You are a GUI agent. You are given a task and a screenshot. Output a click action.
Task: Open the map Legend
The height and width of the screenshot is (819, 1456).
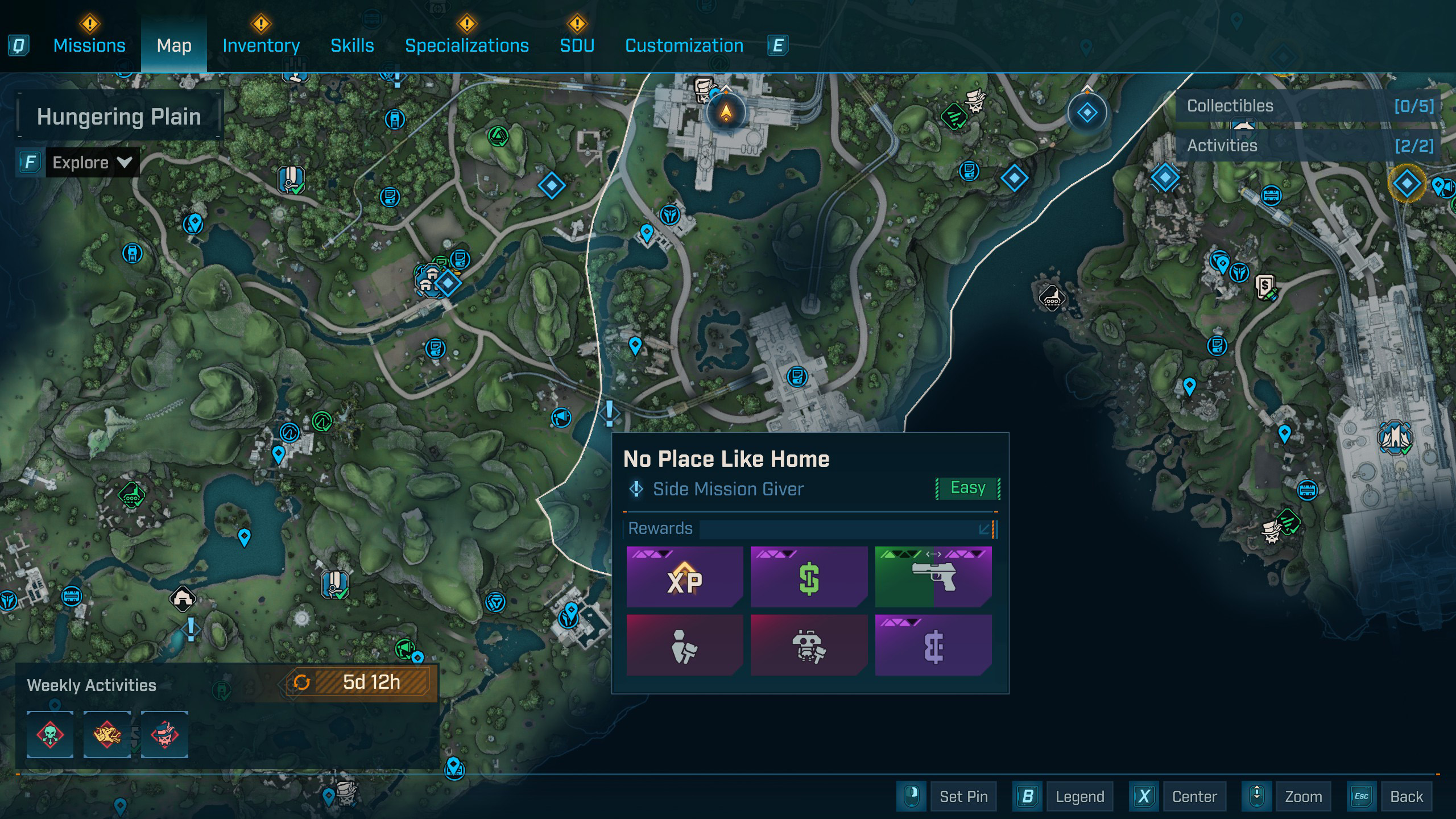(x=1079, y=797)
